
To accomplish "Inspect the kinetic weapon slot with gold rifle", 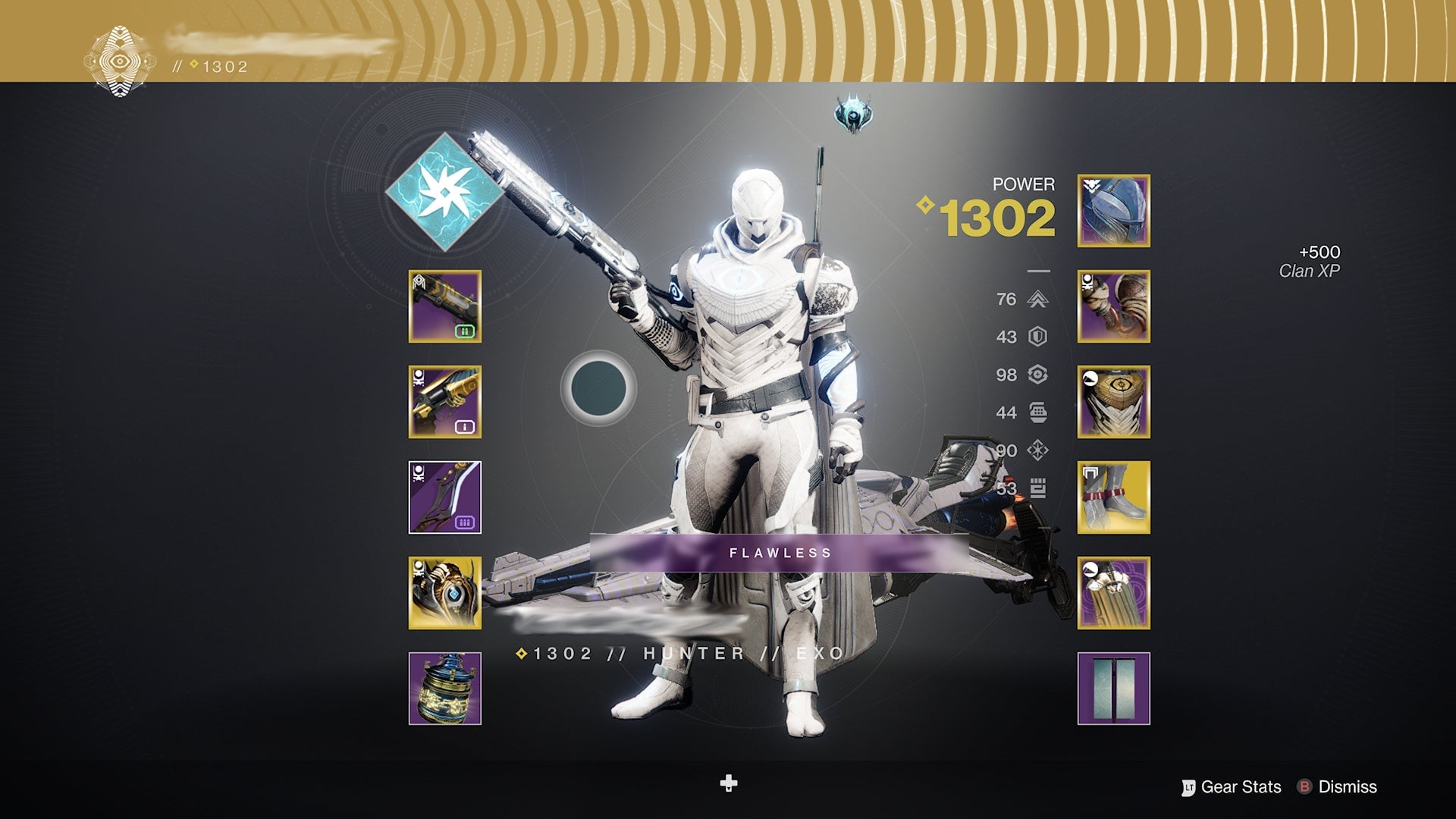I will [445, 306].
